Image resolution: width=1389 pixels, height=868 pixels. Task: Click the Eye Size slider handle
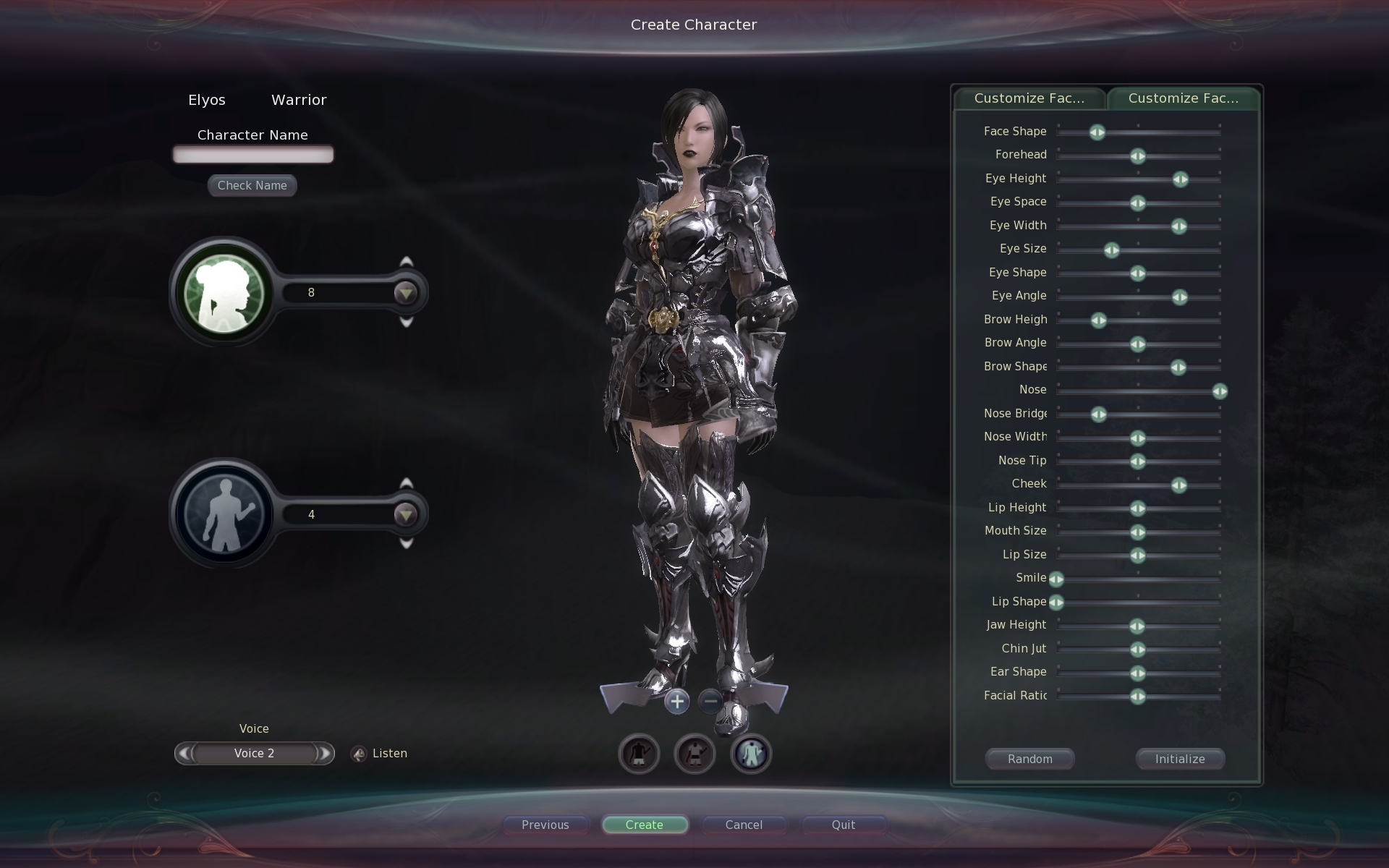click(1111, 250)
